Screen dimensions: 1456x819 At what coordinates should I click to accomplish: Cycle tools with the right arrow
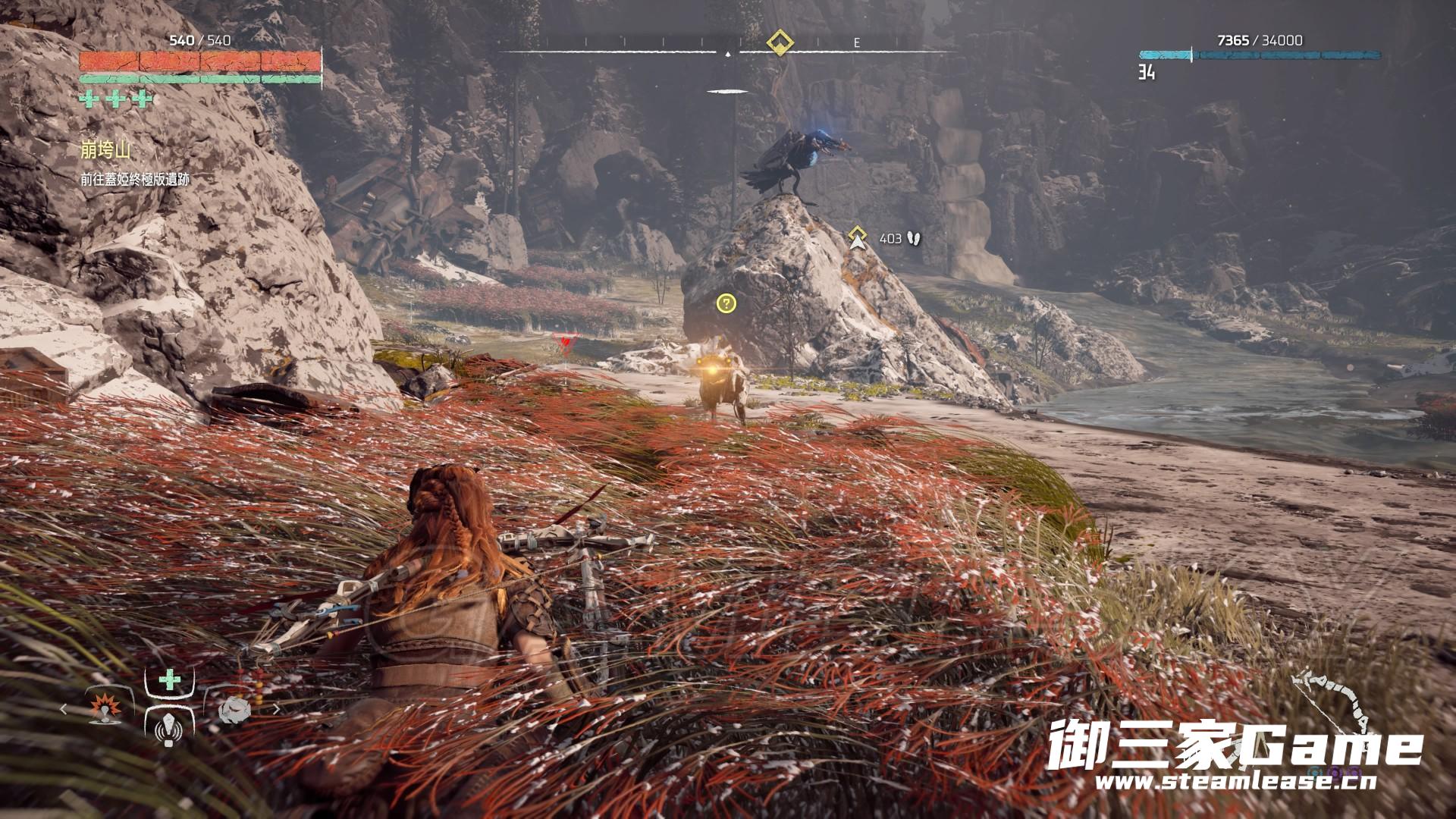(276, 710)
